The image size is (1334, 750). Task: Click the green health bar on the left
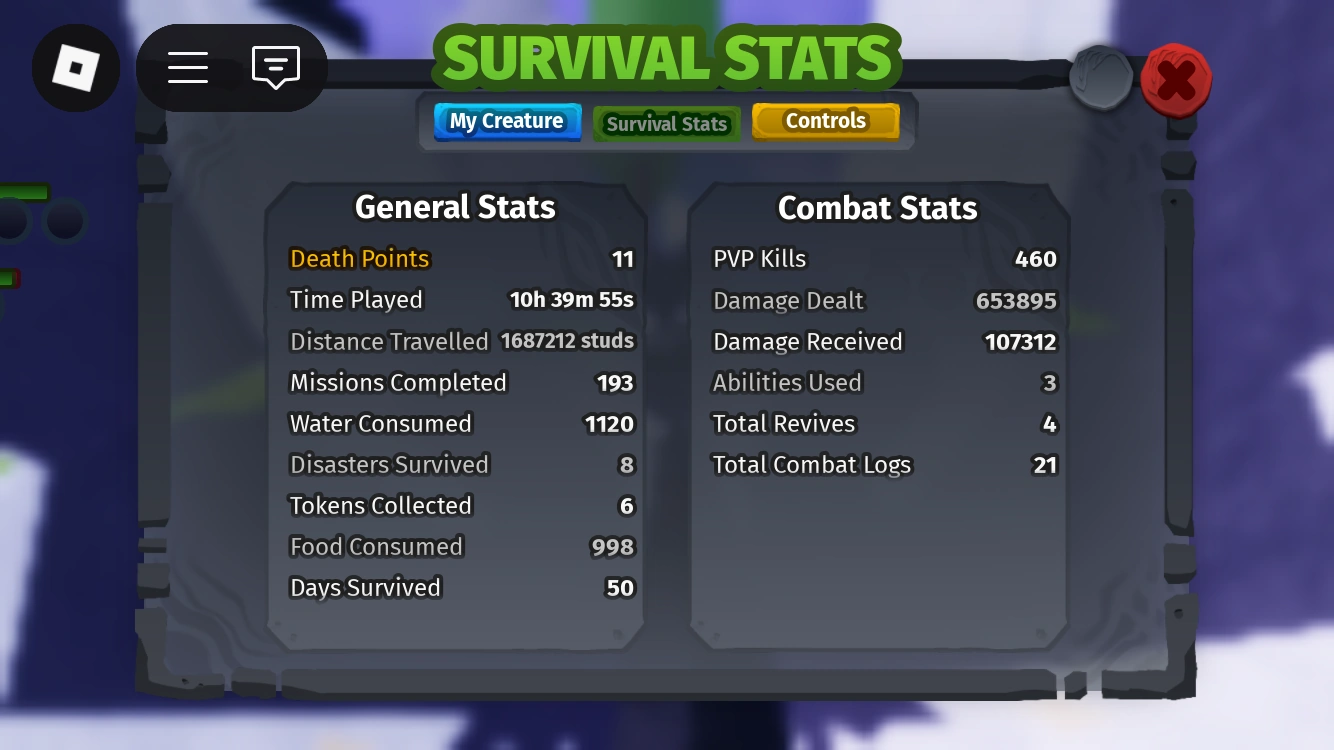pyautogui.click(x=25, y=190)
